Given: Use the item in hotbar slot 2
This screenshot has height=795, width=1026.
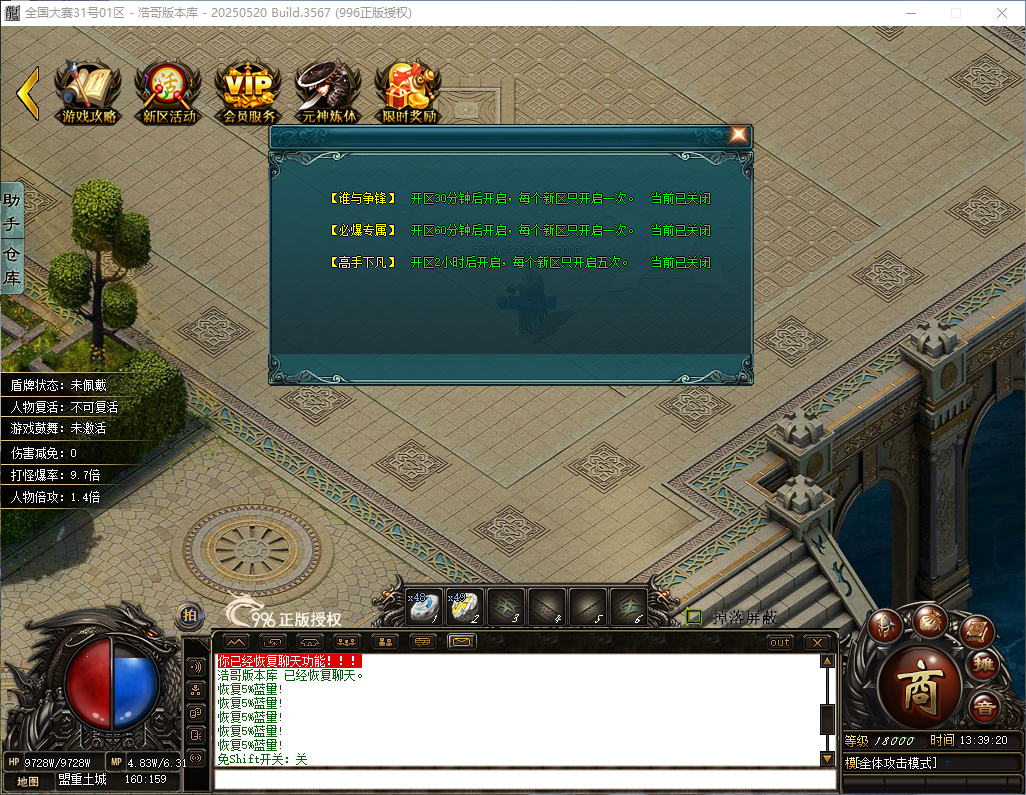Looking at the screenshot, I should tap(465, 606).
